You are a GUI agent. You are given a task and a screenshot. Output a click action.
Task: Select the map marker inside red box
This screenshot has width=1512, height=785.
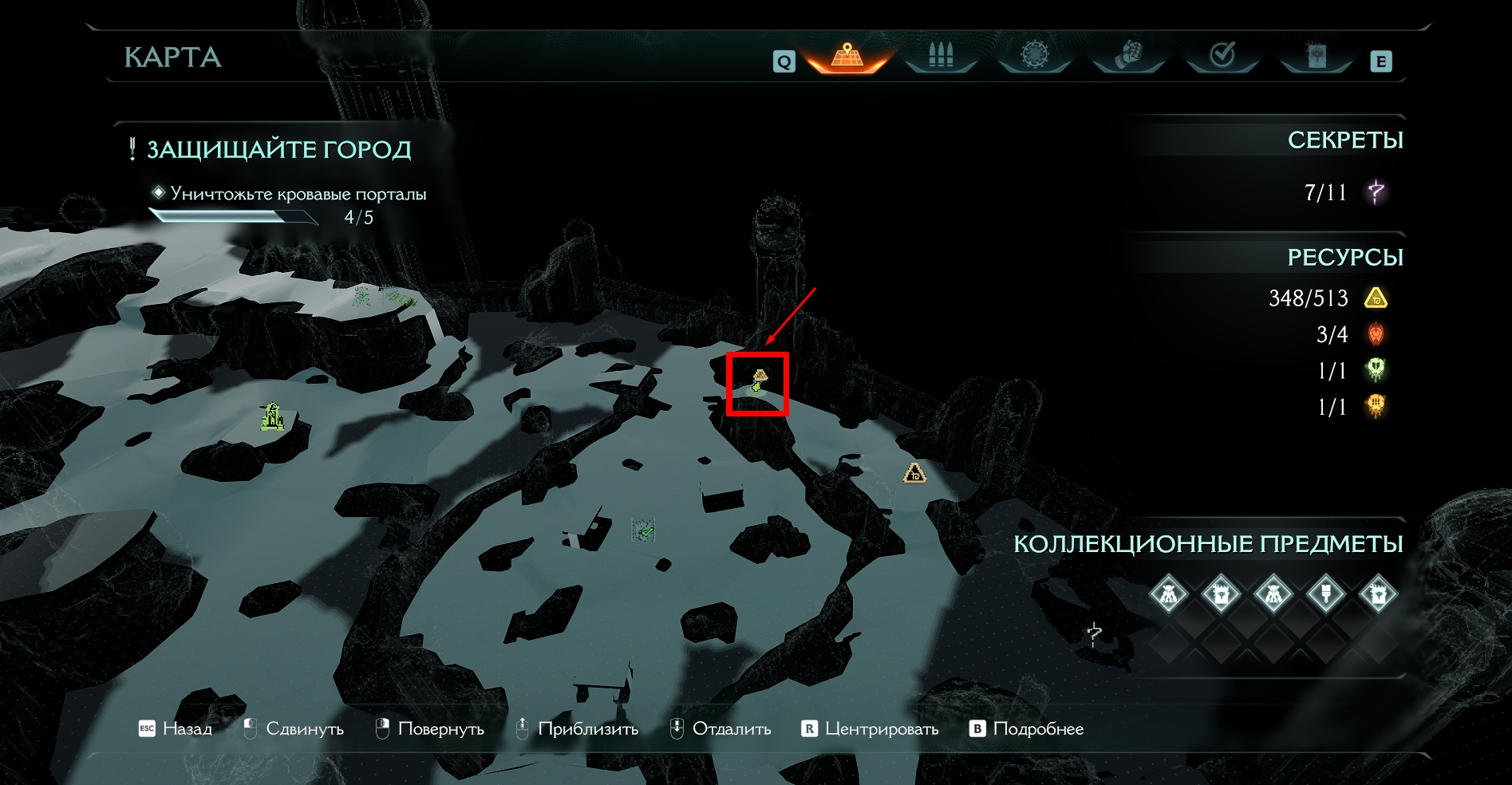pyautogui.click(x=758, y=382)
